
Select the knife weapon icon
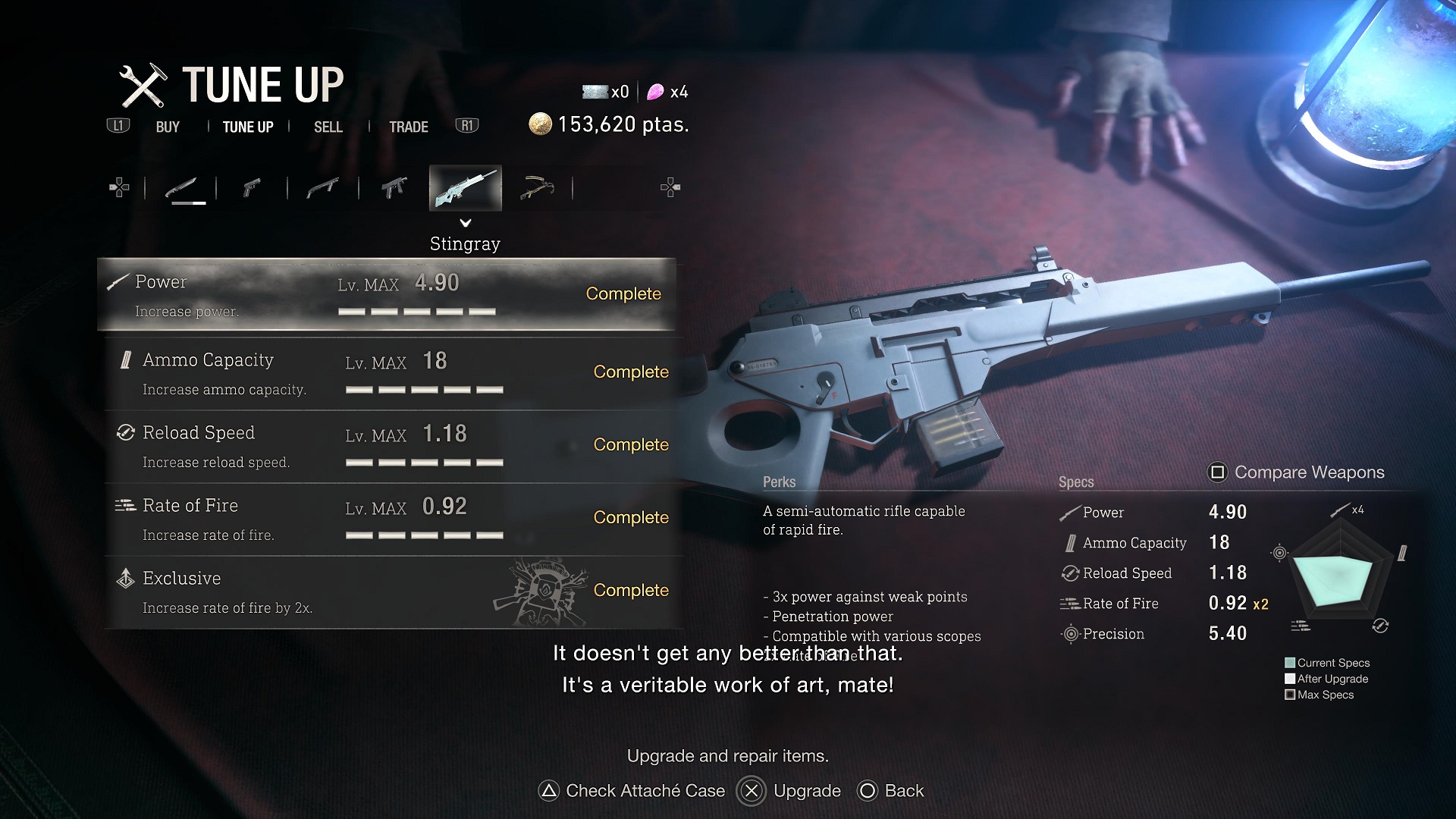[x=184, y=187]
